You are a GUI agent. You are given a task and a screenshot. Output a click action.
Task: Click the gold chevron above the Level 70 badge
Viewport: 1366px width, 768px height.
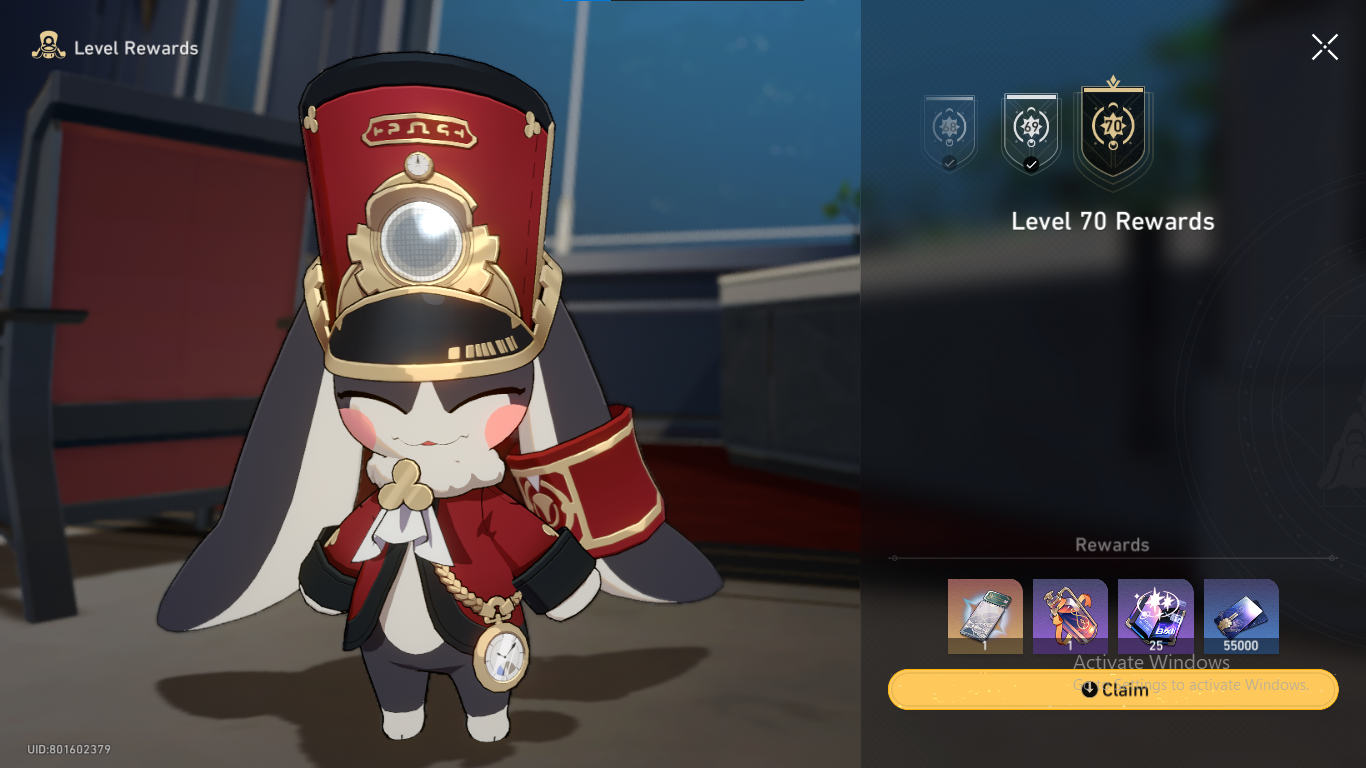(x=1112, y=80)
